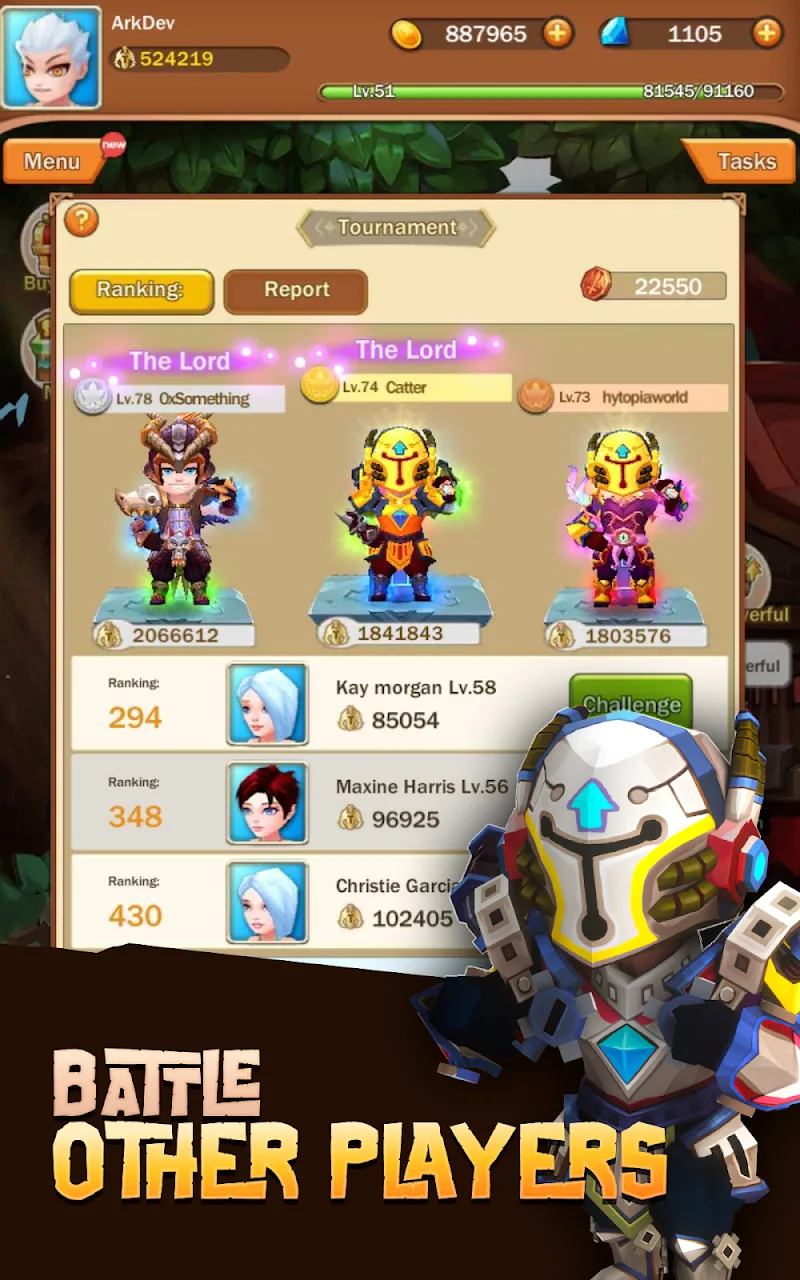Screen dimensions: 800x1280
Task: Add more gold coins with plus button
Action: pyautogui.click(x=558, y=34)
